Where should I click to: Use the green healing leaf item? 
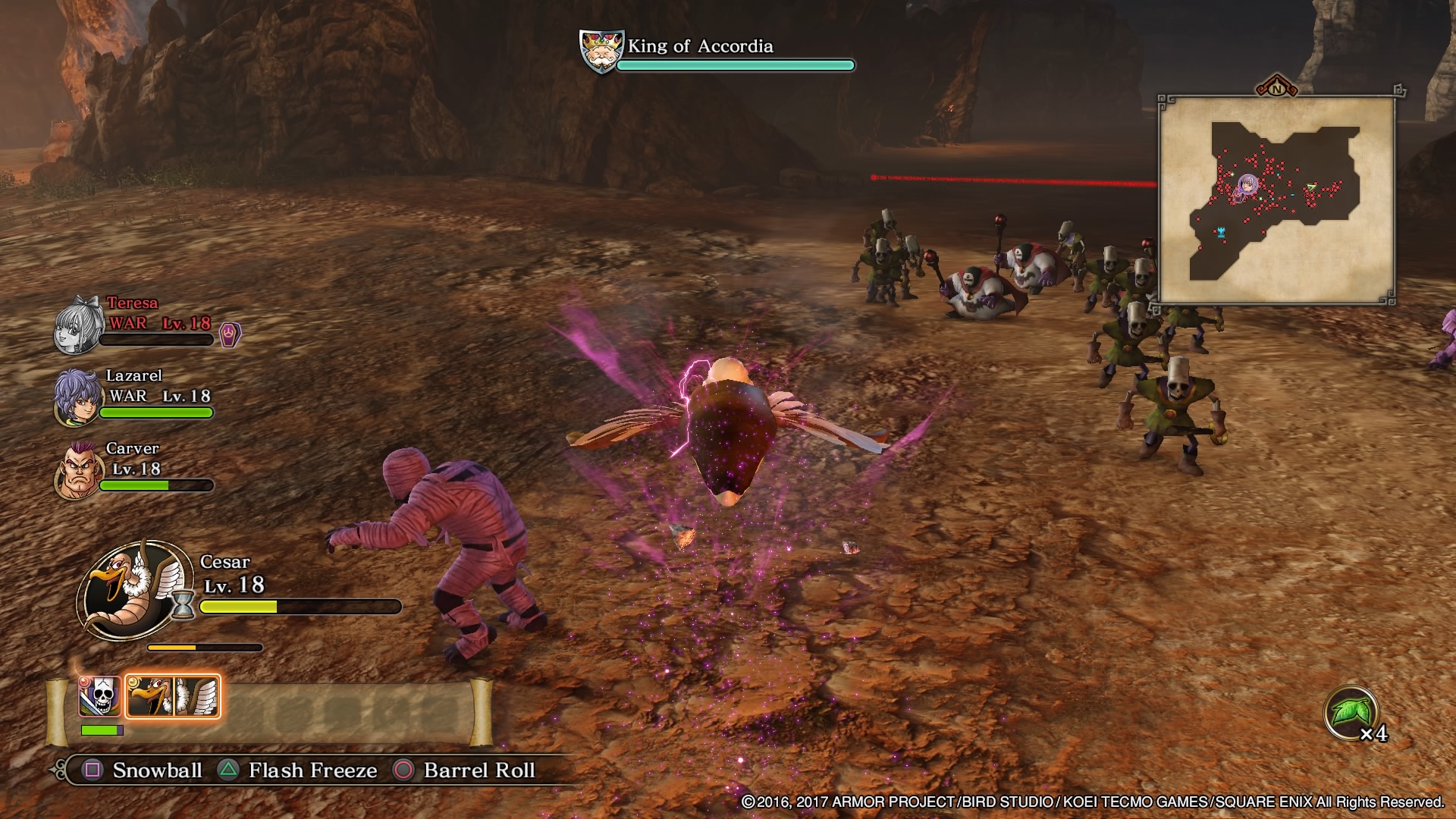click(1351, 713)
